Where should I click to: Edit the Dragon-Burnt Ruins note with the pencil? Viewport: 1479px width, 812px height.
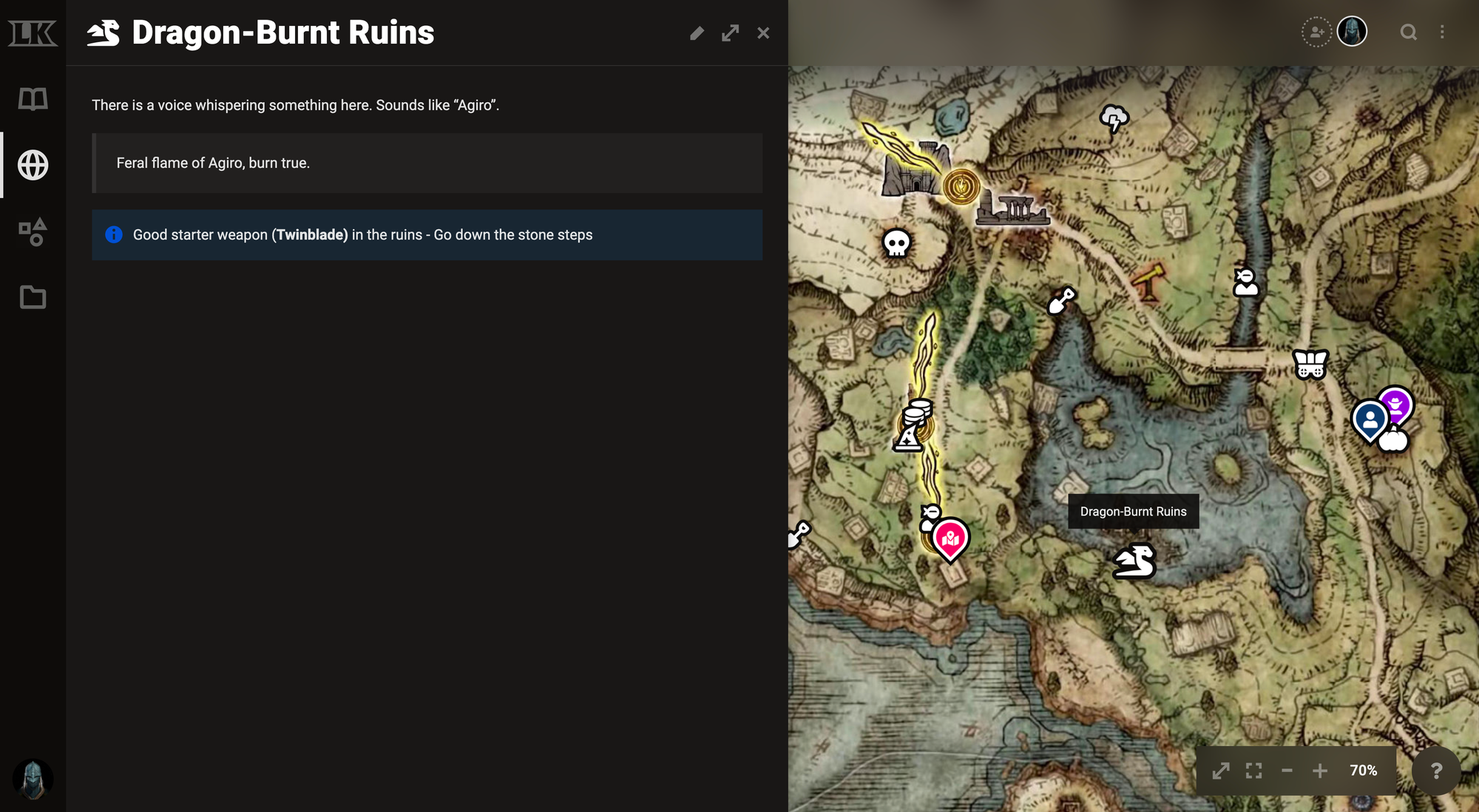coord(696,33)
